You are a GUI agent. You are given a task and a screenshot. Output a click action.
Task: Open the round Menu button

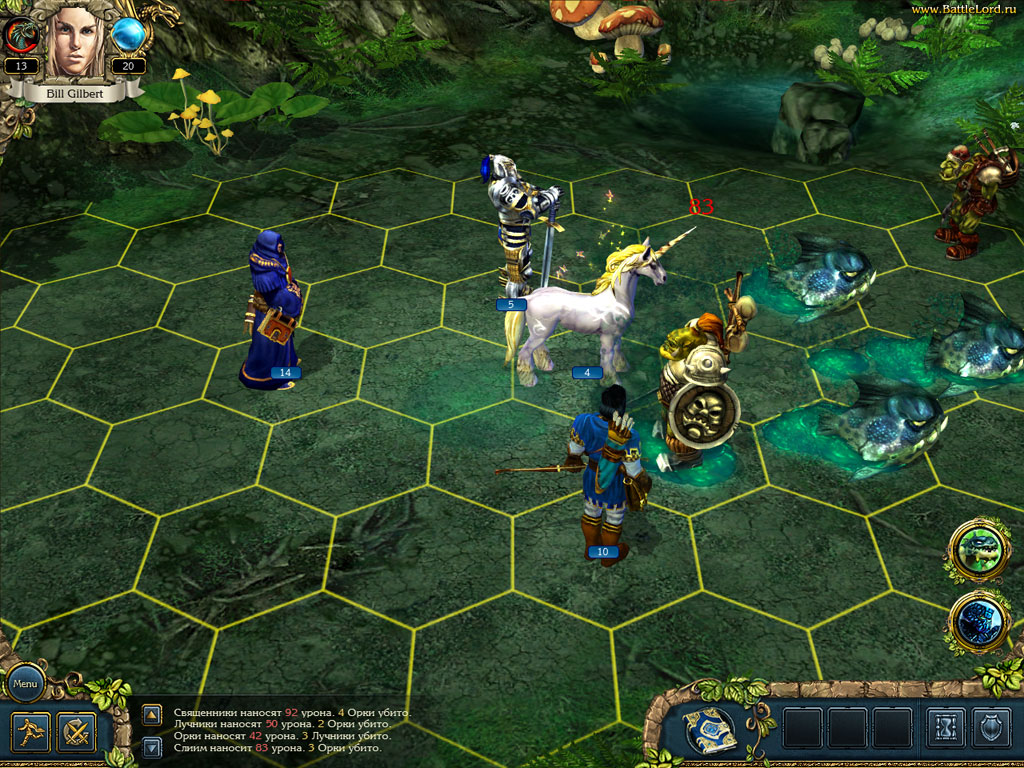coord(24,684)
